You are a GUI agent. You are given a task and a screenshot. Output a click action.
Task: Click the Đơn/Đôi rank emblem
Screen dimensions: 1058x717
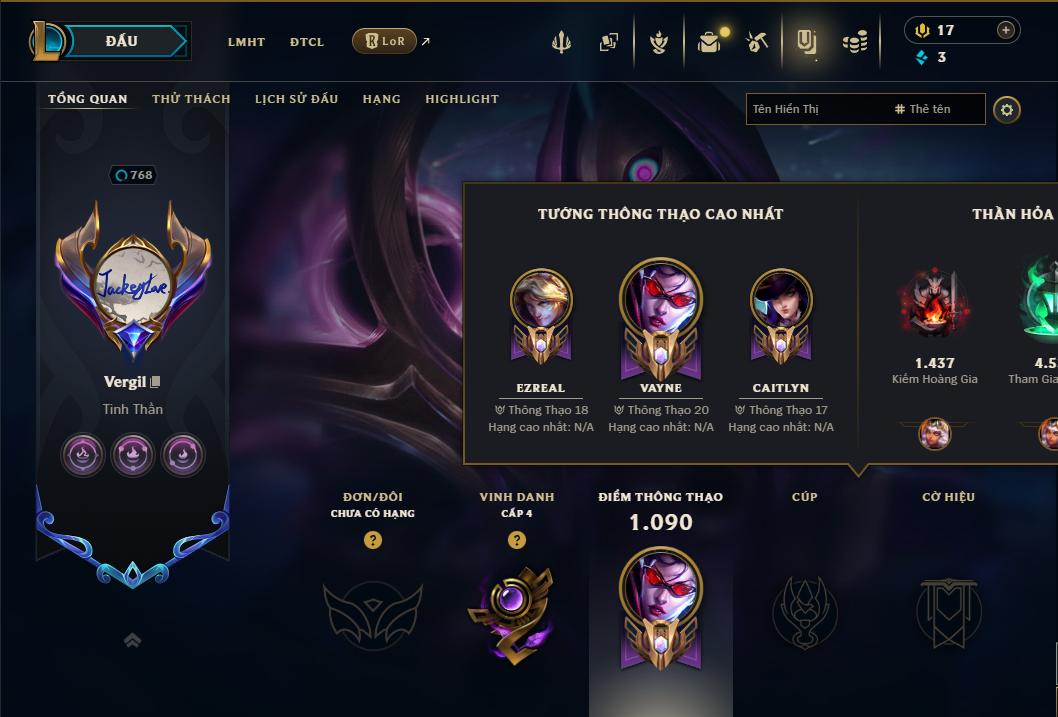[372, 612]
